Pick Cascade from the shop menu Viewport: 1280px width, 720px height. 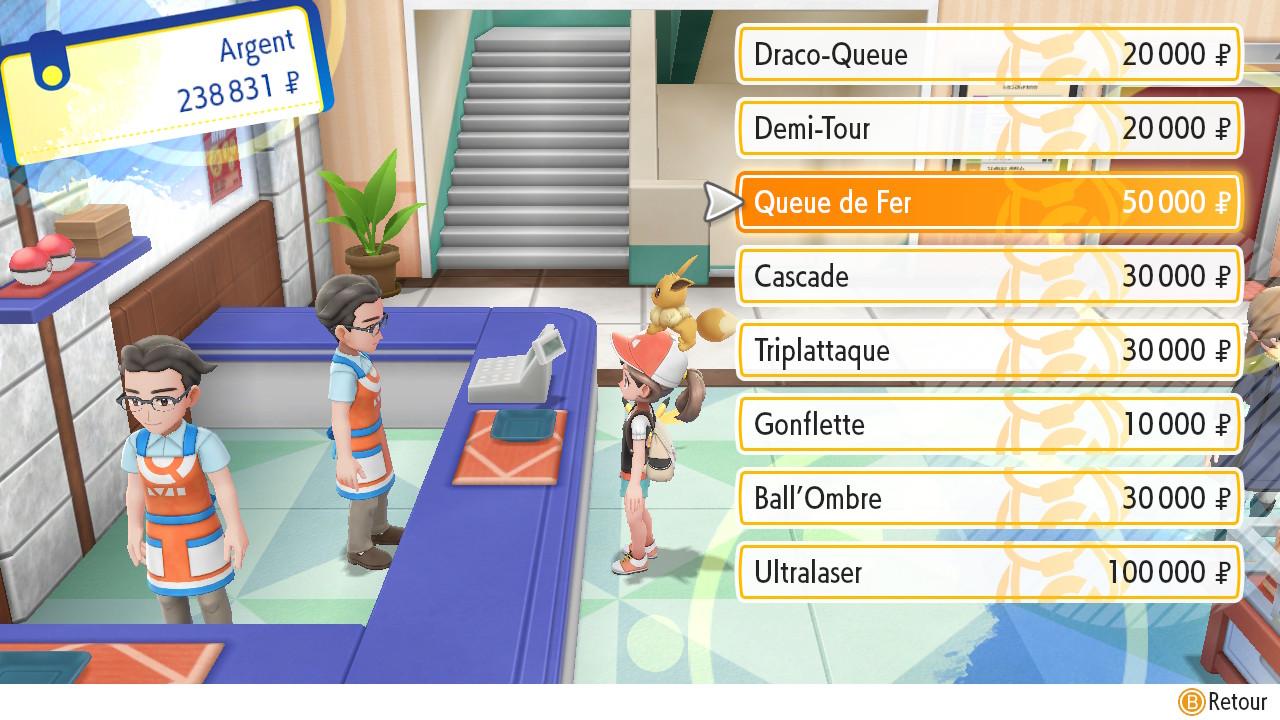point(988,276)
